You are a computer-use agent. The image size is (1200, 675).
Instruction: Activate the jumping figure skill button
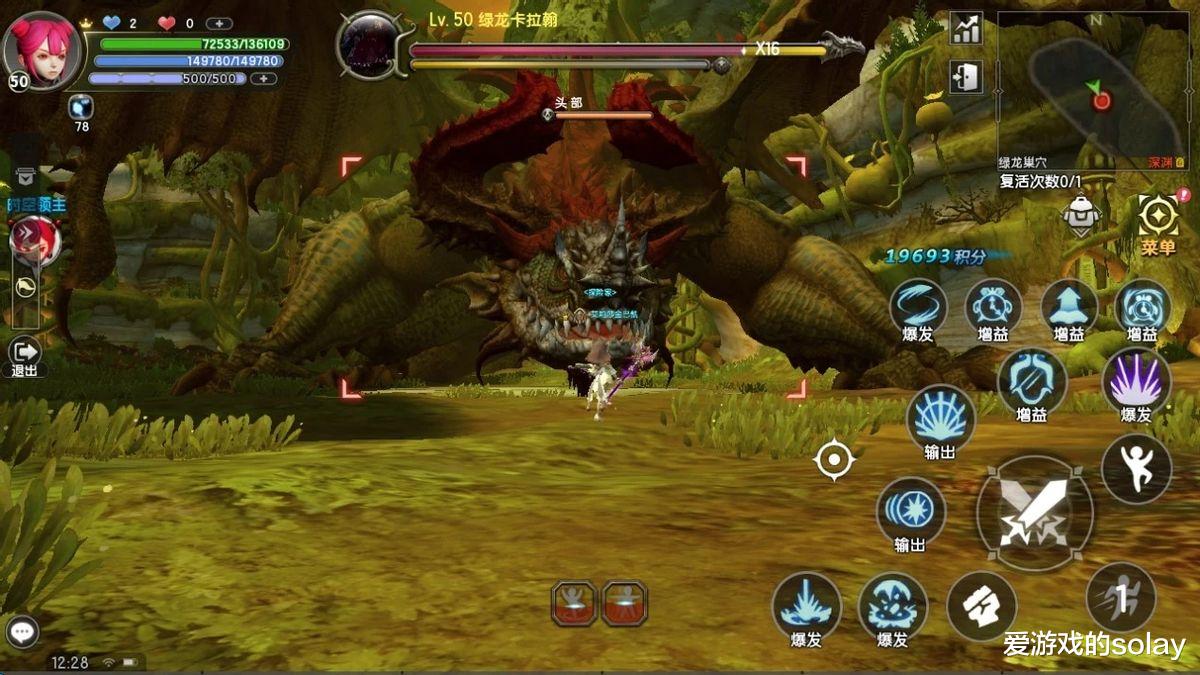[x=1136, y=468]
